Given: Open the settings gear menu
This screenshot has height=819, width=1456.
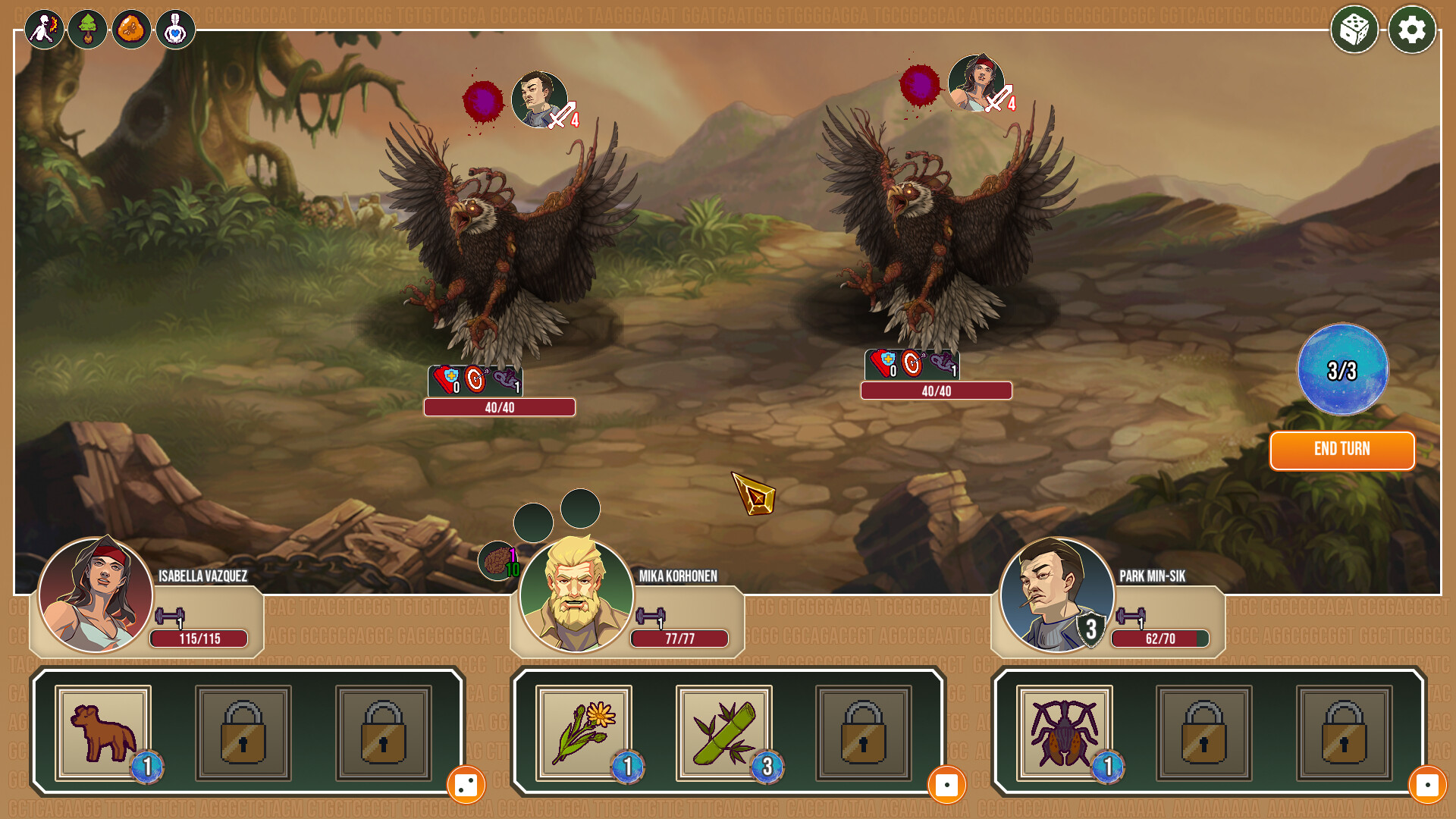Looking at the screenshot, I should tap(1411, 30).
